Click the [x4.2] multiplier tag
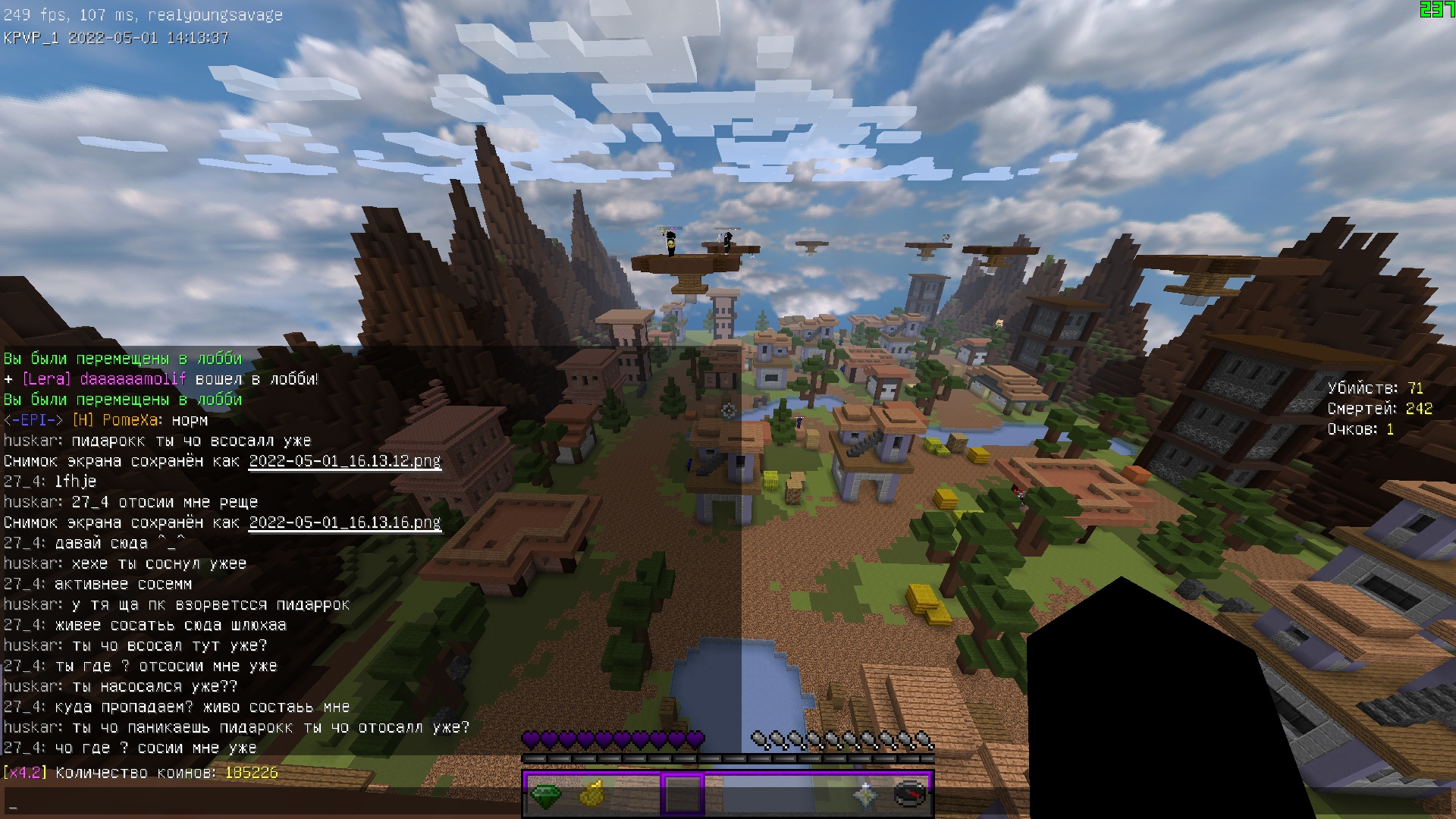Viewport: 1456px width, 819px height. point(25,773)
